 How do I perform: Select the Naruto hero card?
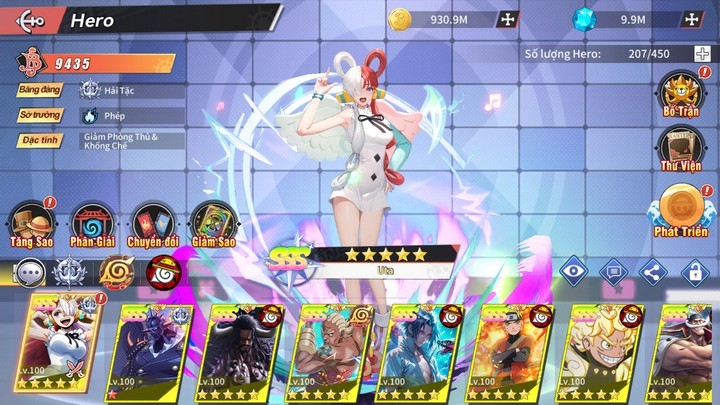[x=511, y=350]
